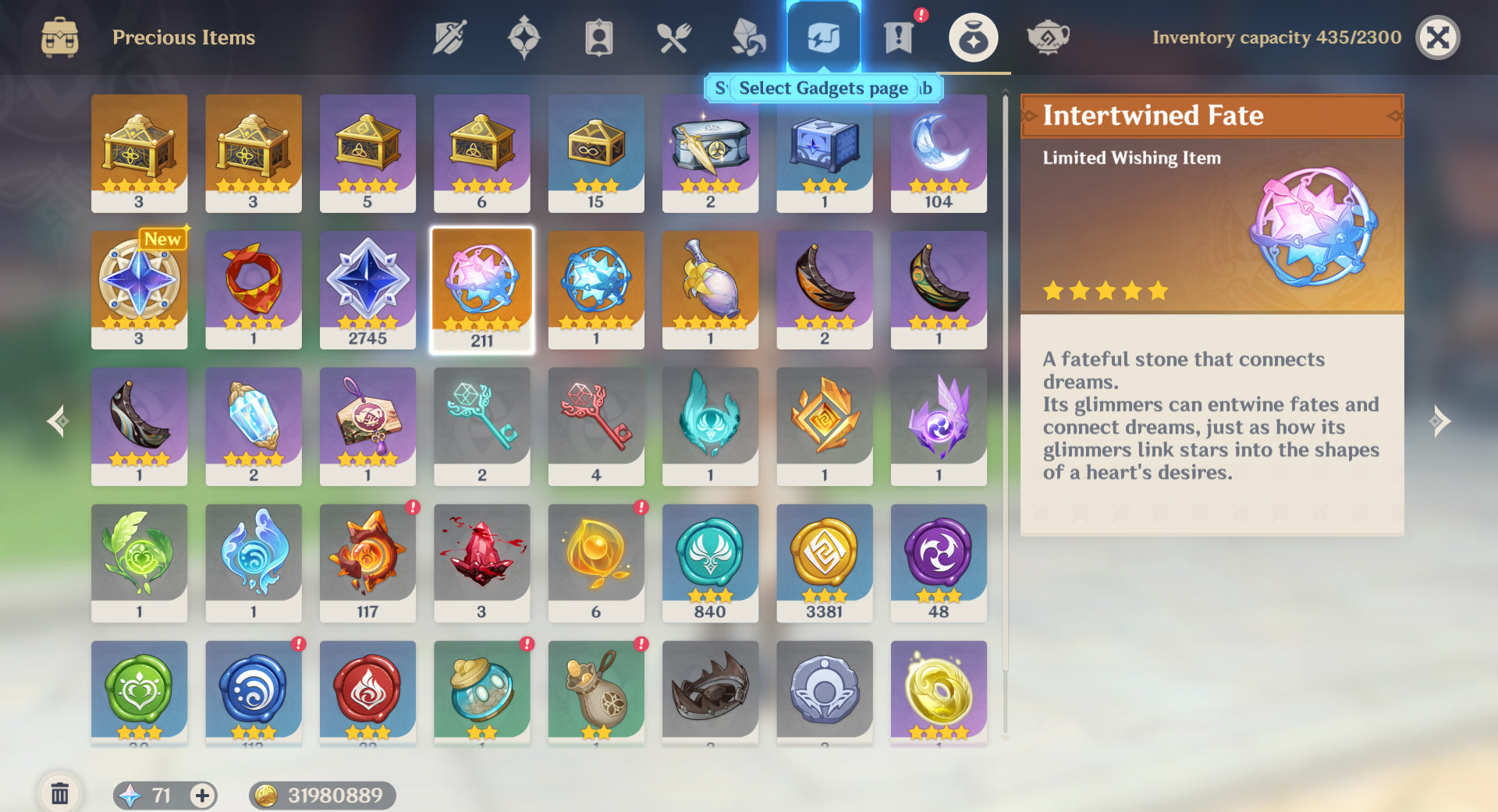Pick the New-tagged star compass item

[139, 290]
